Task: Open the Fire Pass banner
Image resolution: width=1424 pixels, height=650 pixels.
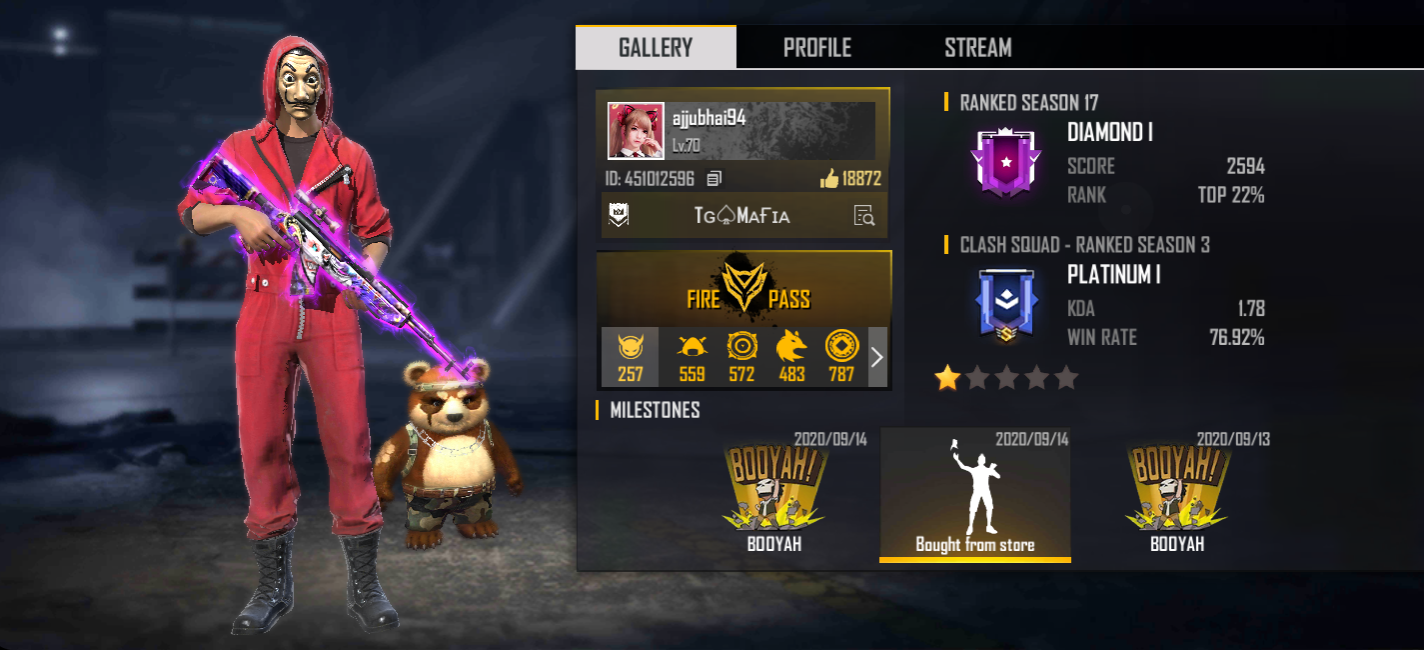Action: [744, 288]
